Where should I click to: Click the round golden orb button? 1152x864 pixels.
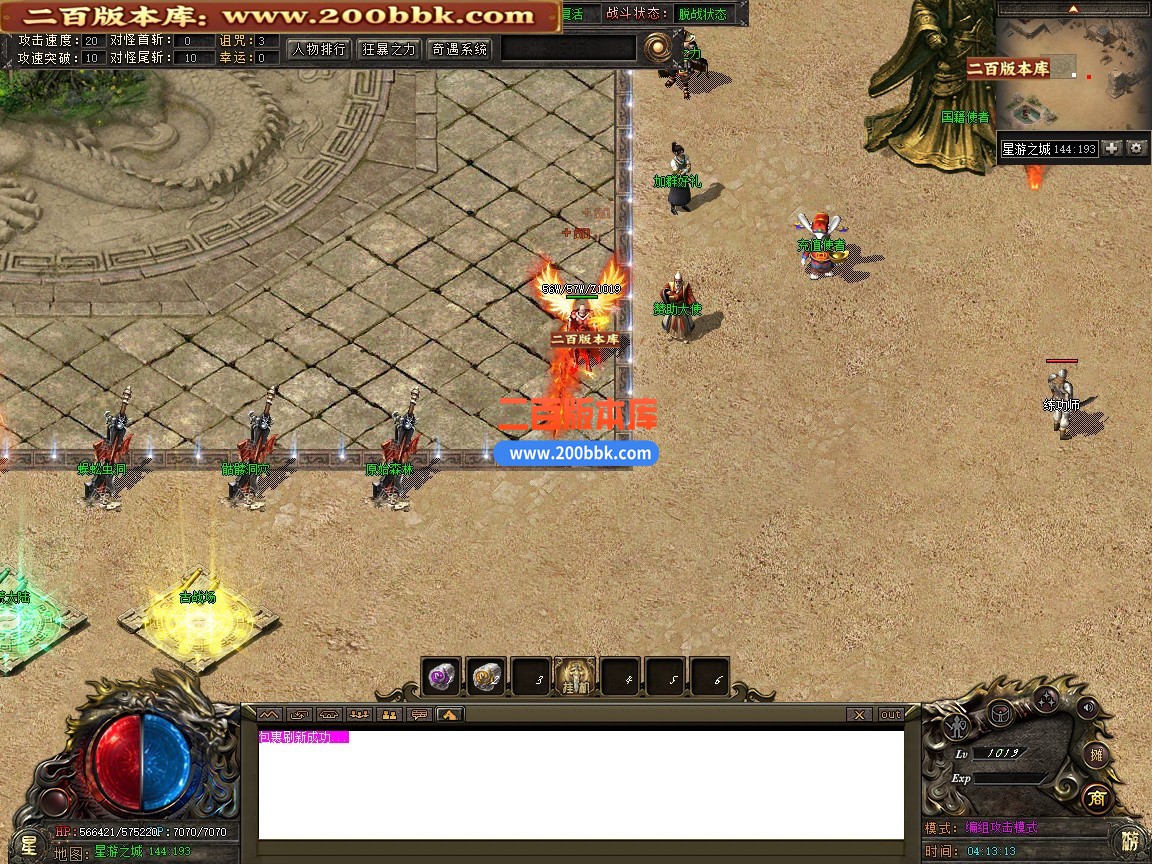click(658, 47)
